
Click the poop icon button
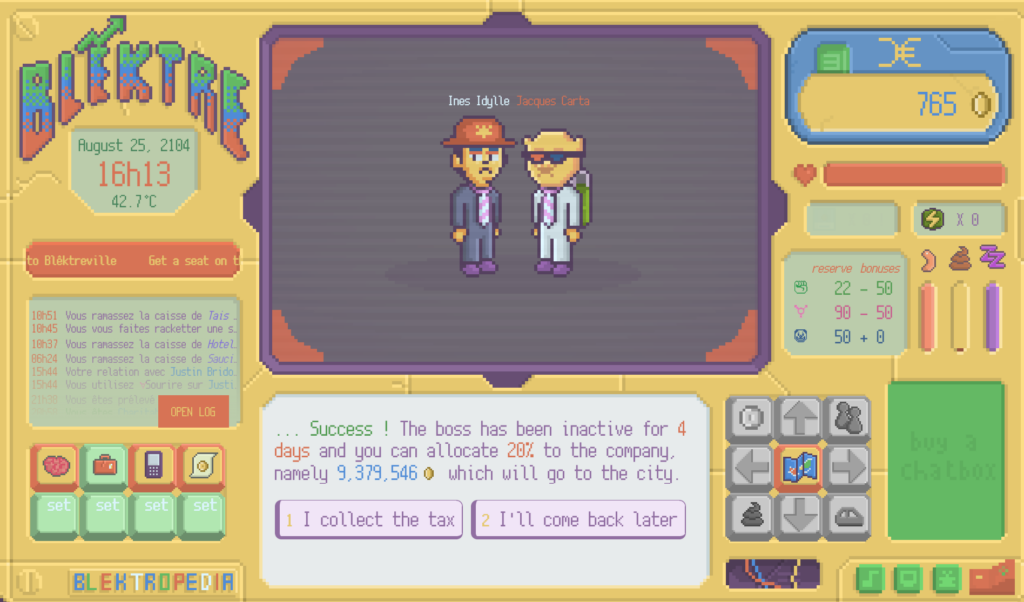click(x=751, y=514)
